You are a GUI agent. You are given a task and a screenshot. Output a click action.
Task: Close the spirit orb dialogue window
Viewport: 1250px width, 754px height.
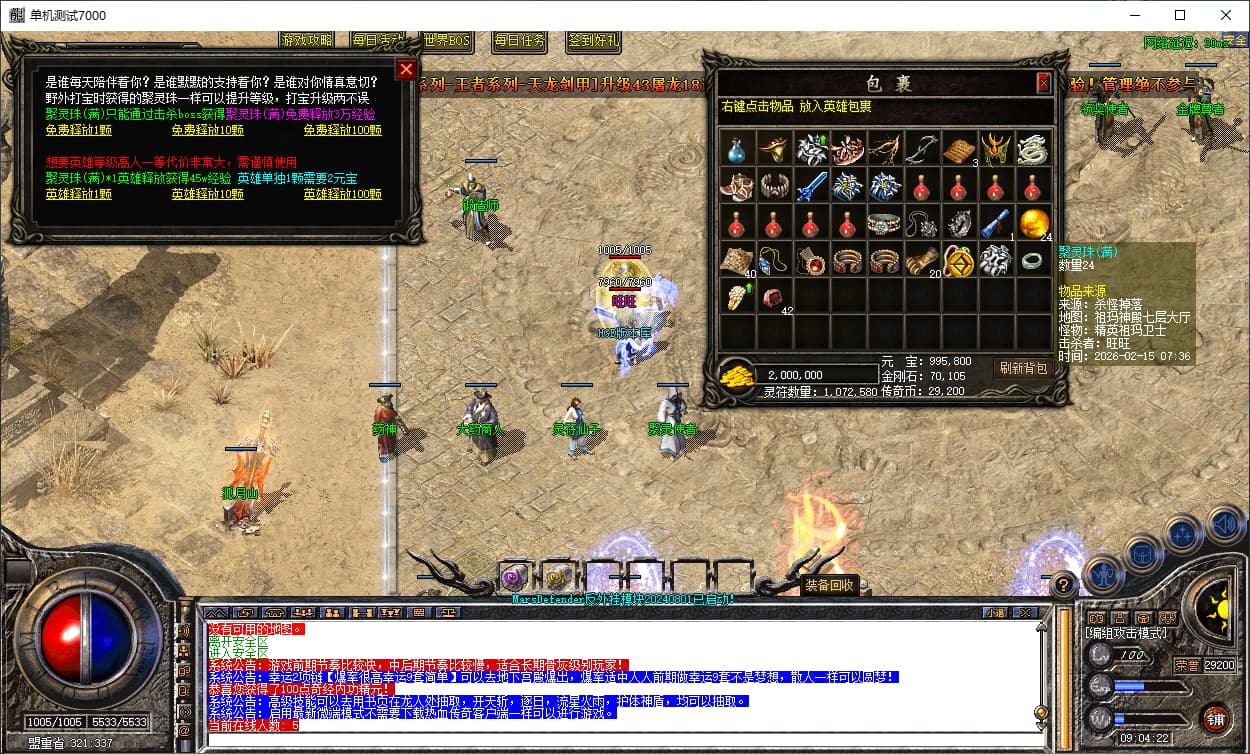click(405, 69)
